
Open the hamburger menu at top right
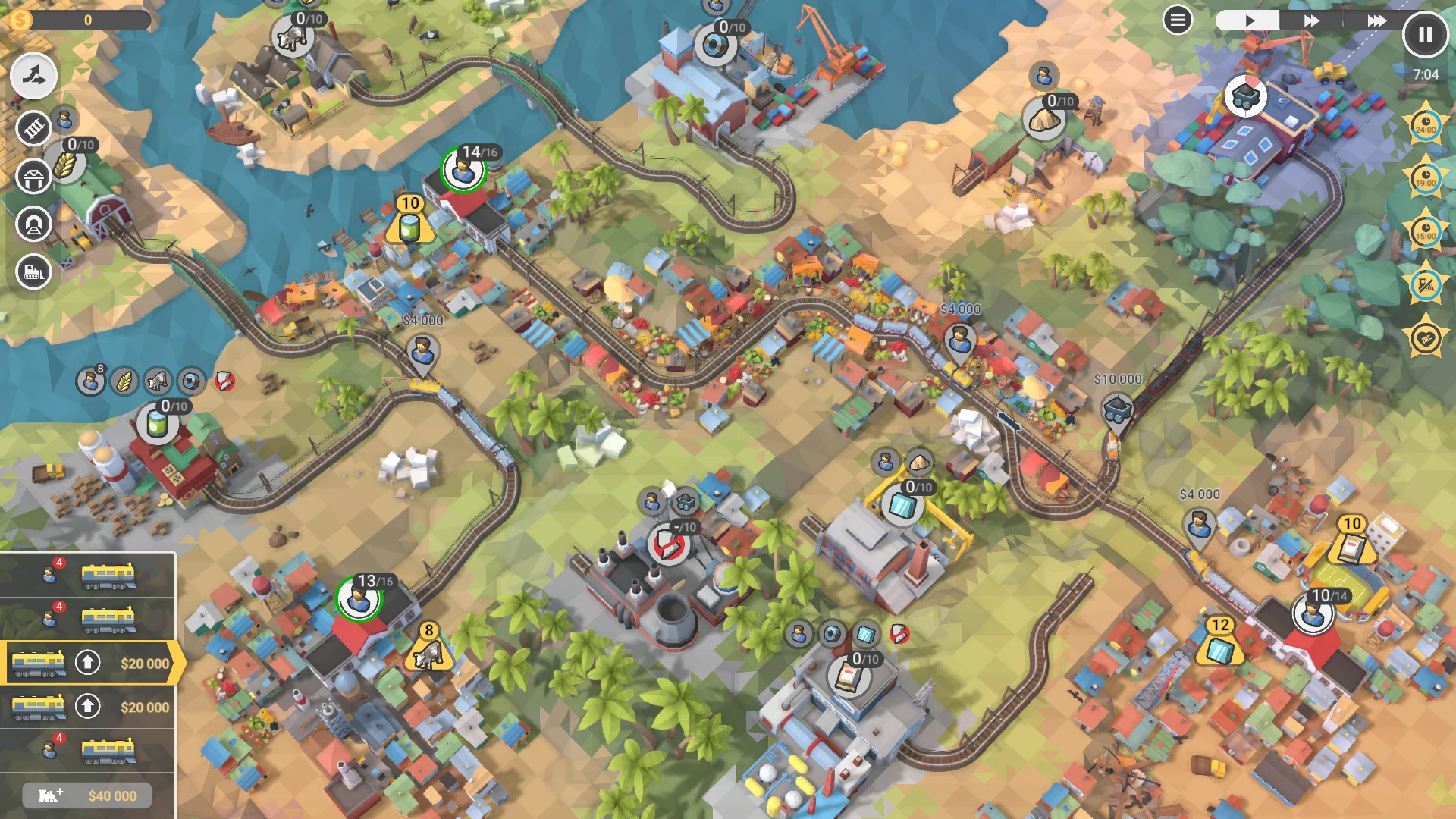point(1177,20)
